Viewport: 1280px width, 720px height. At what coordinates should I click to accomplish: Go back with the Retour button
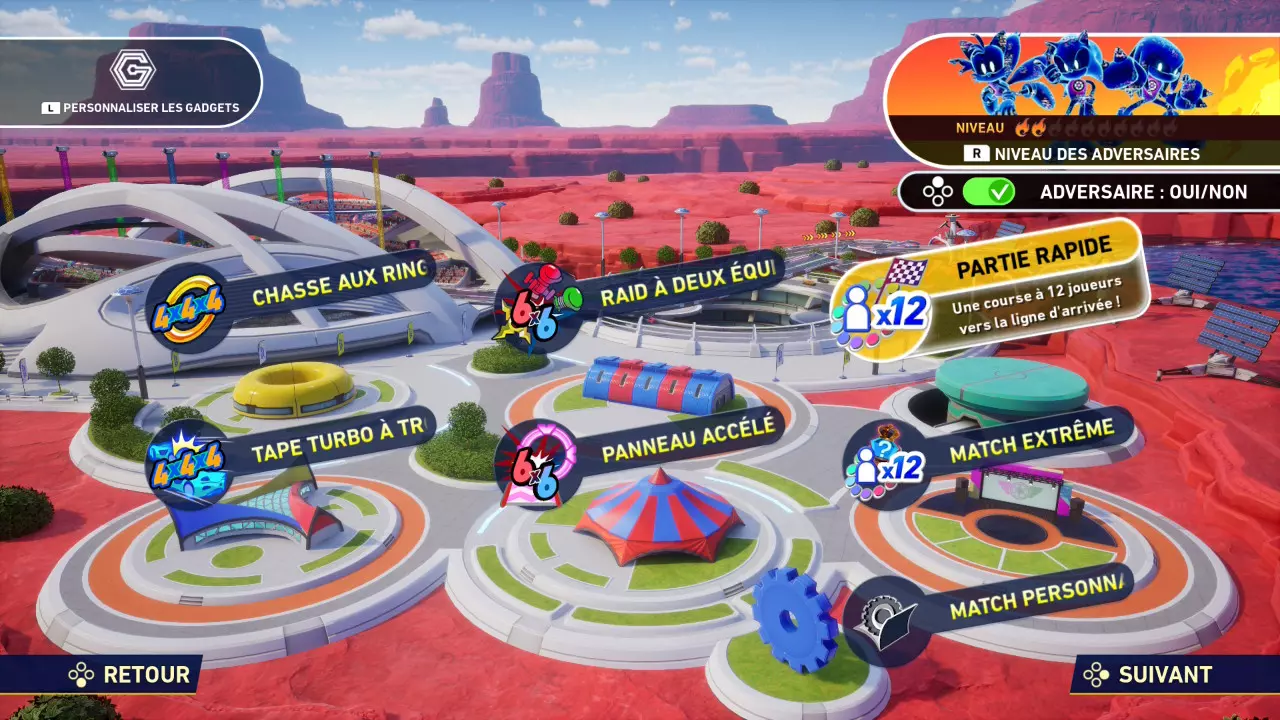[x=130, y=675]
